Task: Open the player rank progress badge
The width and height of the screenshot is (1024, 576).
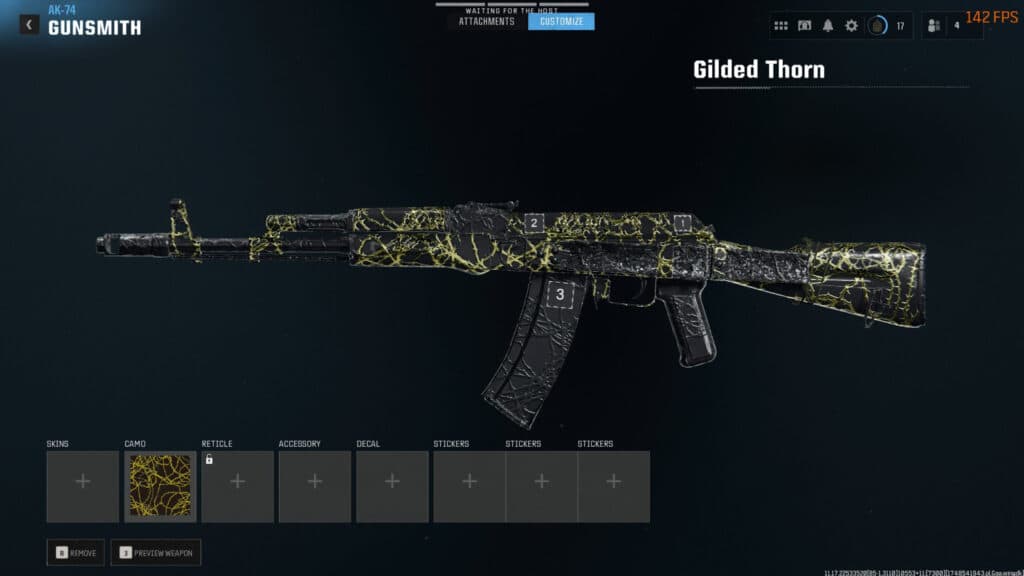Action: [x=877, y=26]
